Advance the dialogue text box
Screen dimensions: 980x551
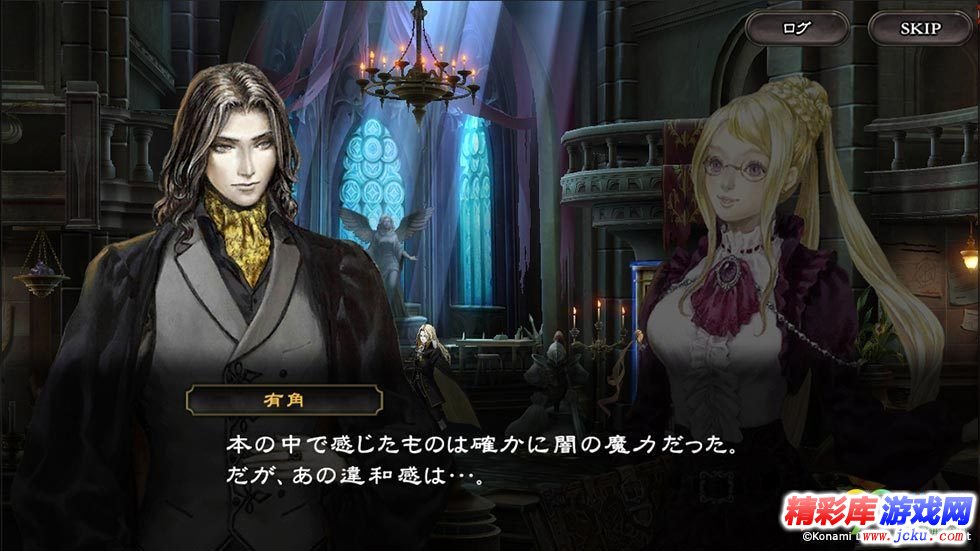coord(480,458)
